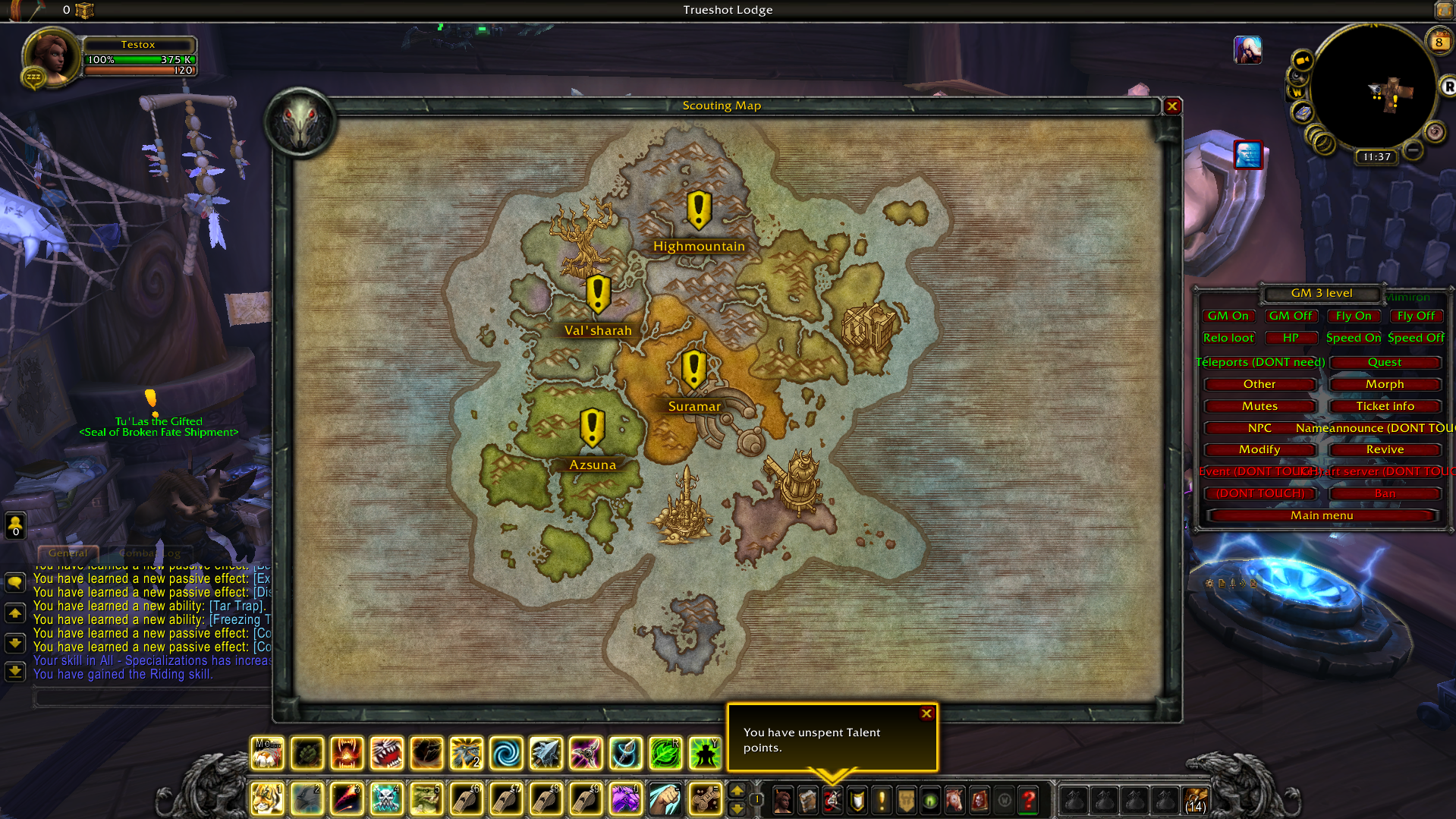
Task: Enable flying with Fly On
Action: point(1353,316)
